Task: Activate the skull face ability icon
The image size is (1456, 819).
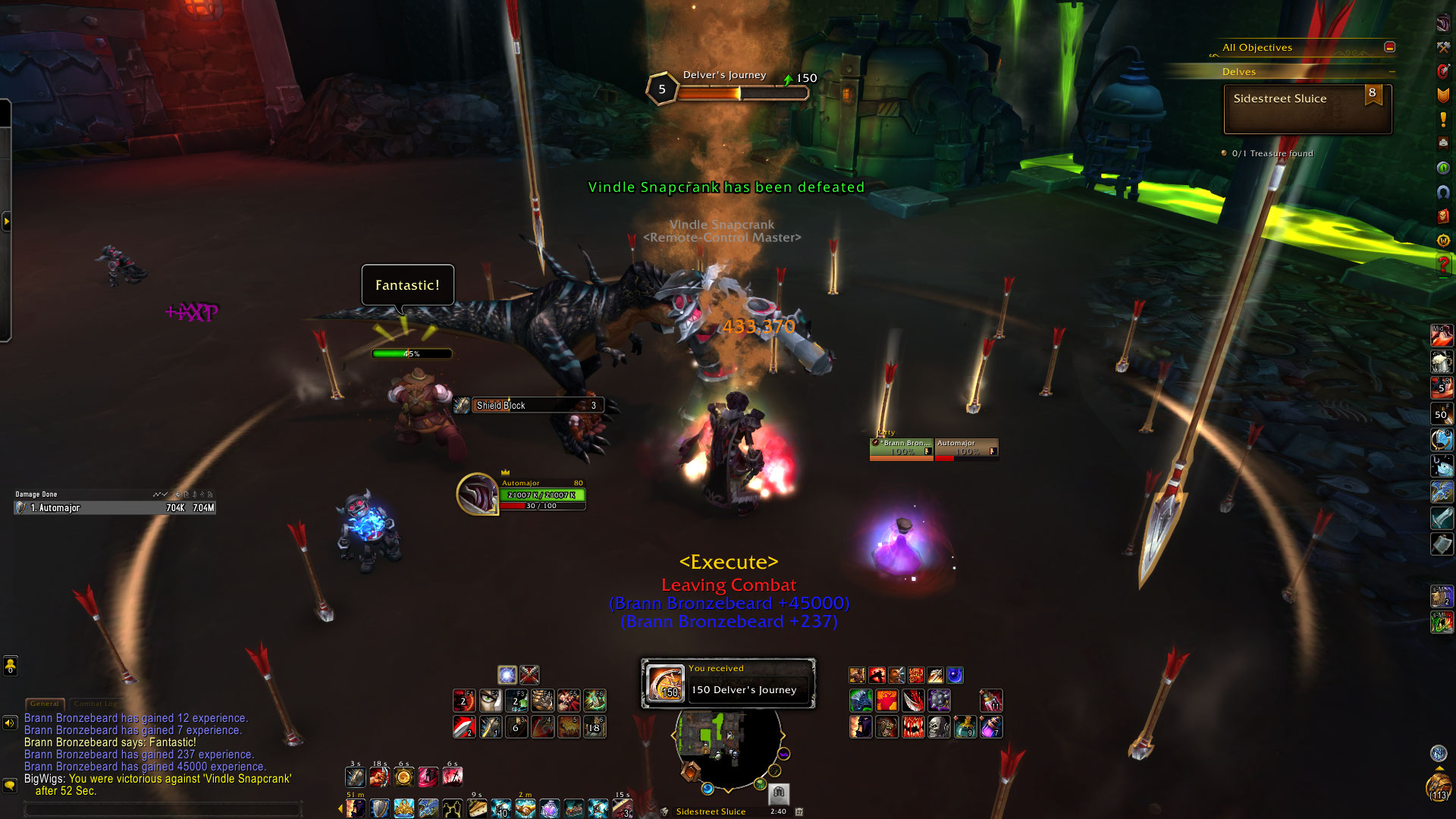Action: [939, 727]
